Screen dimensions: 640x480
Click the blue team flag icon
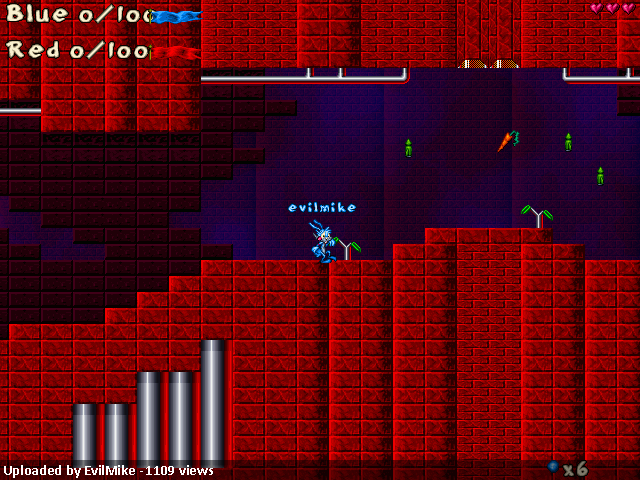[x=176, y=16]
